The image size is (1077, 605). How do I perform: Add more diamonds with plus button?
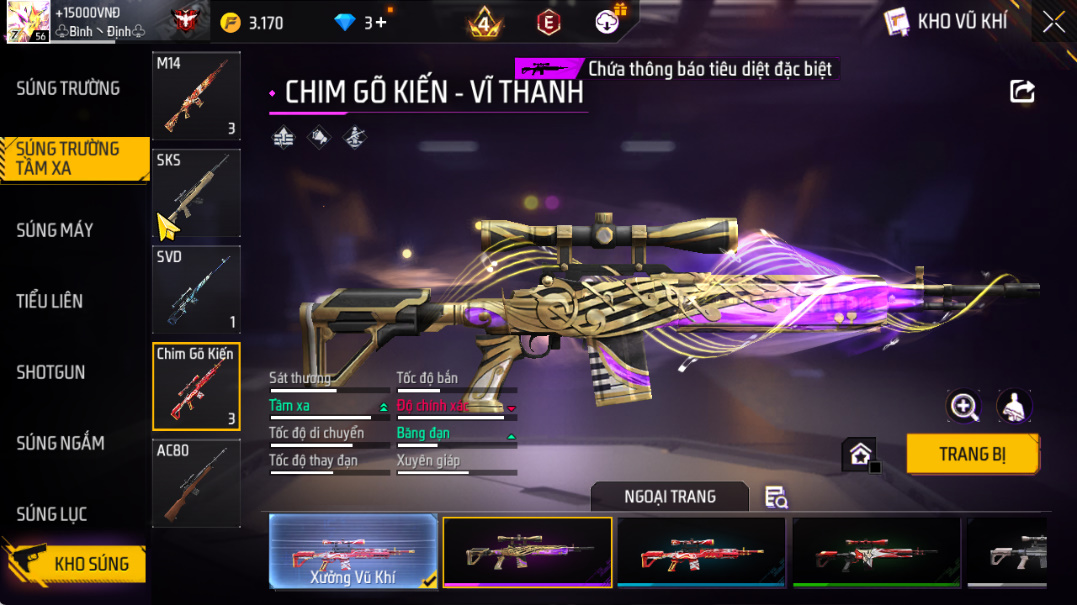coord(381,22)
